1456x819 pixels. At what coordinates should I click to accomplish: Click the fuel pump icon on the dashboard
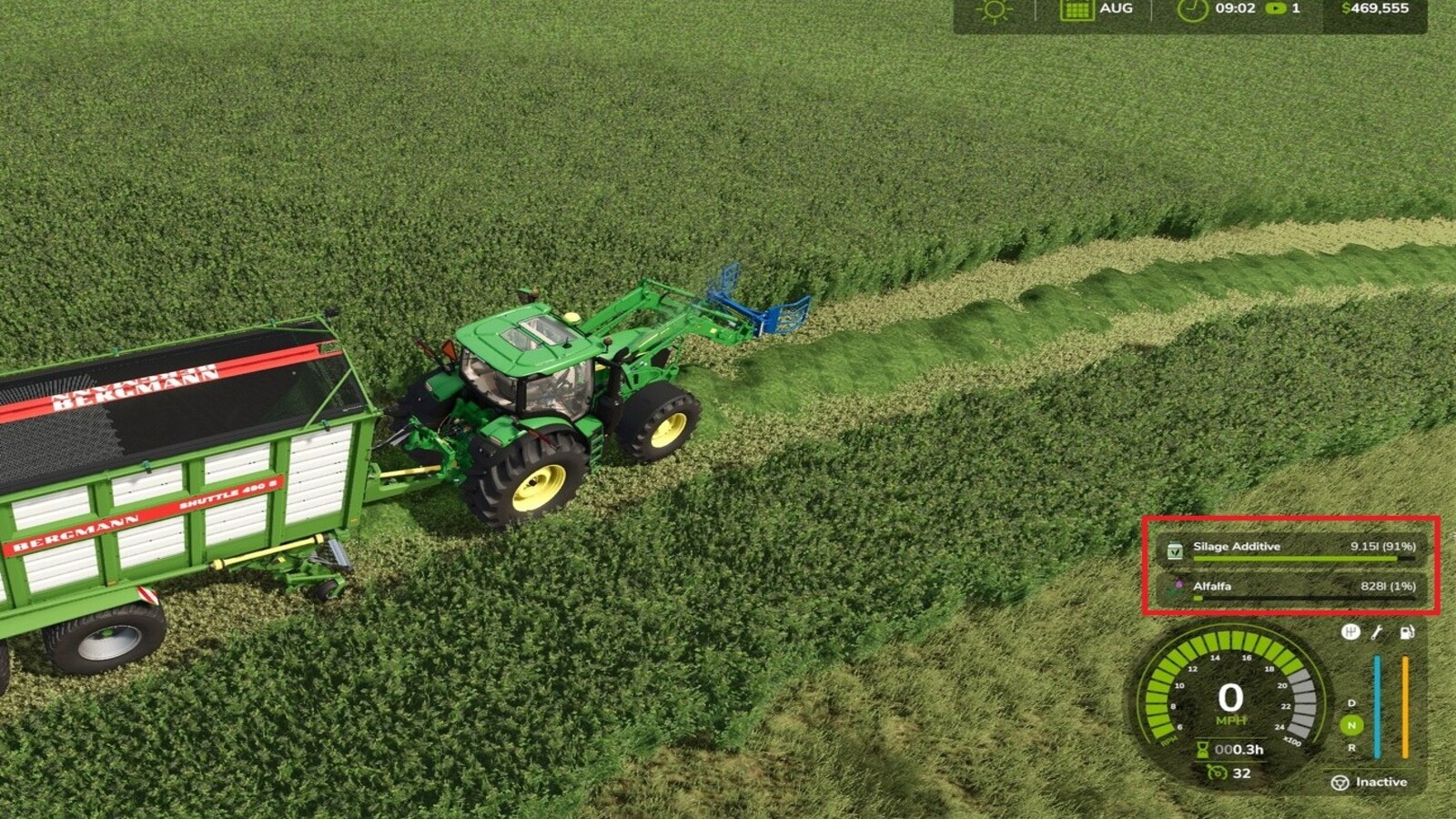click(1407, 633)
